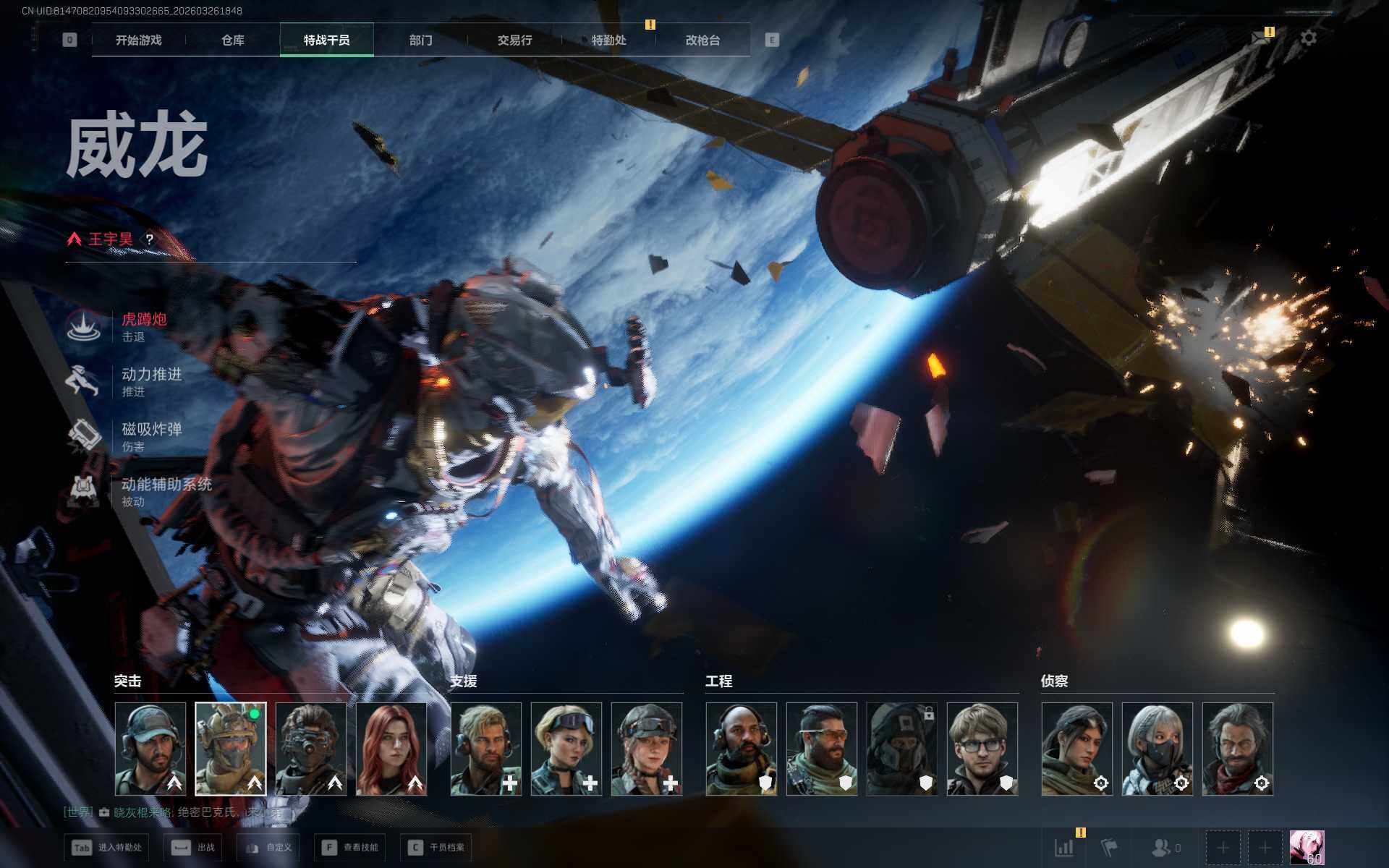Choose the red-haired woman assault operator
Viewport: 1389px width, 868px height.
point(391,749)
